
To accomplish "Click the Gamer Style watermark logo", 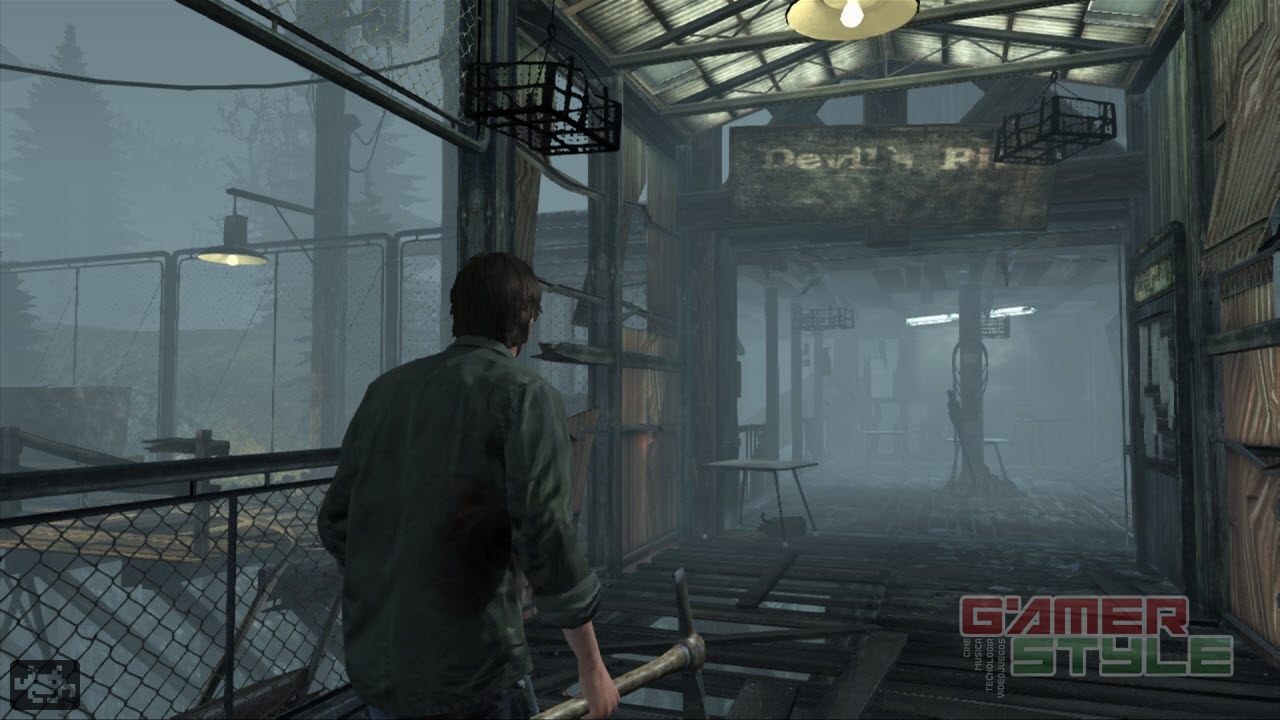I will pos(1097,636).
